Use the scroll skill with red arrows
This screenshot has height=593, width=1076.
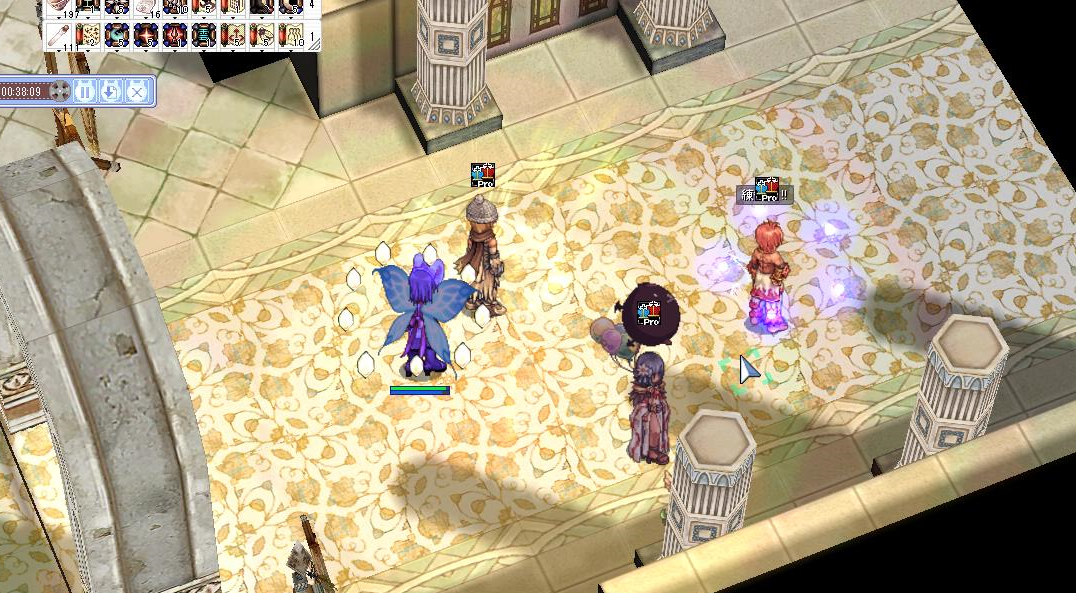pyautogui.click(x=233, y=35)
